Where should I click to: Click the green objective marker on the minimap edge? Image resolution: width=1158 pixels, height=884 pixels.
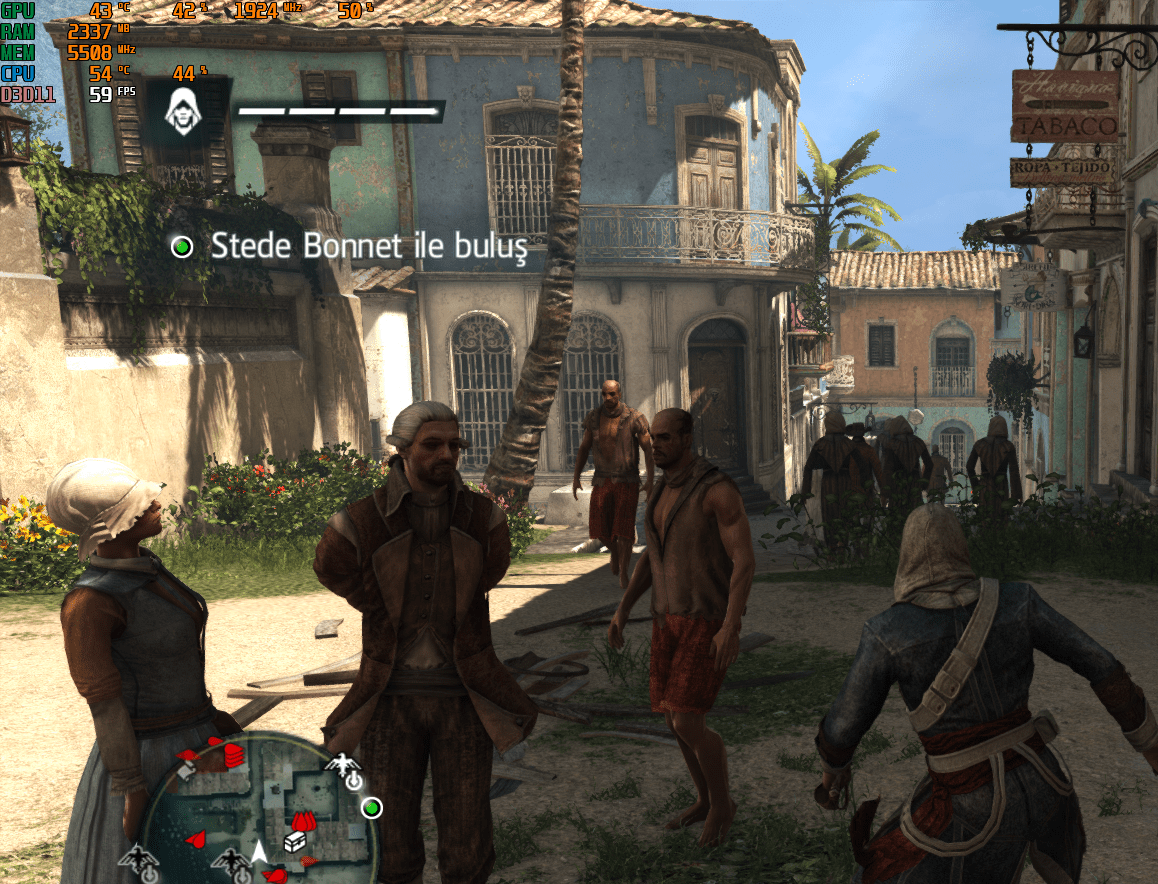click(371, 806)
